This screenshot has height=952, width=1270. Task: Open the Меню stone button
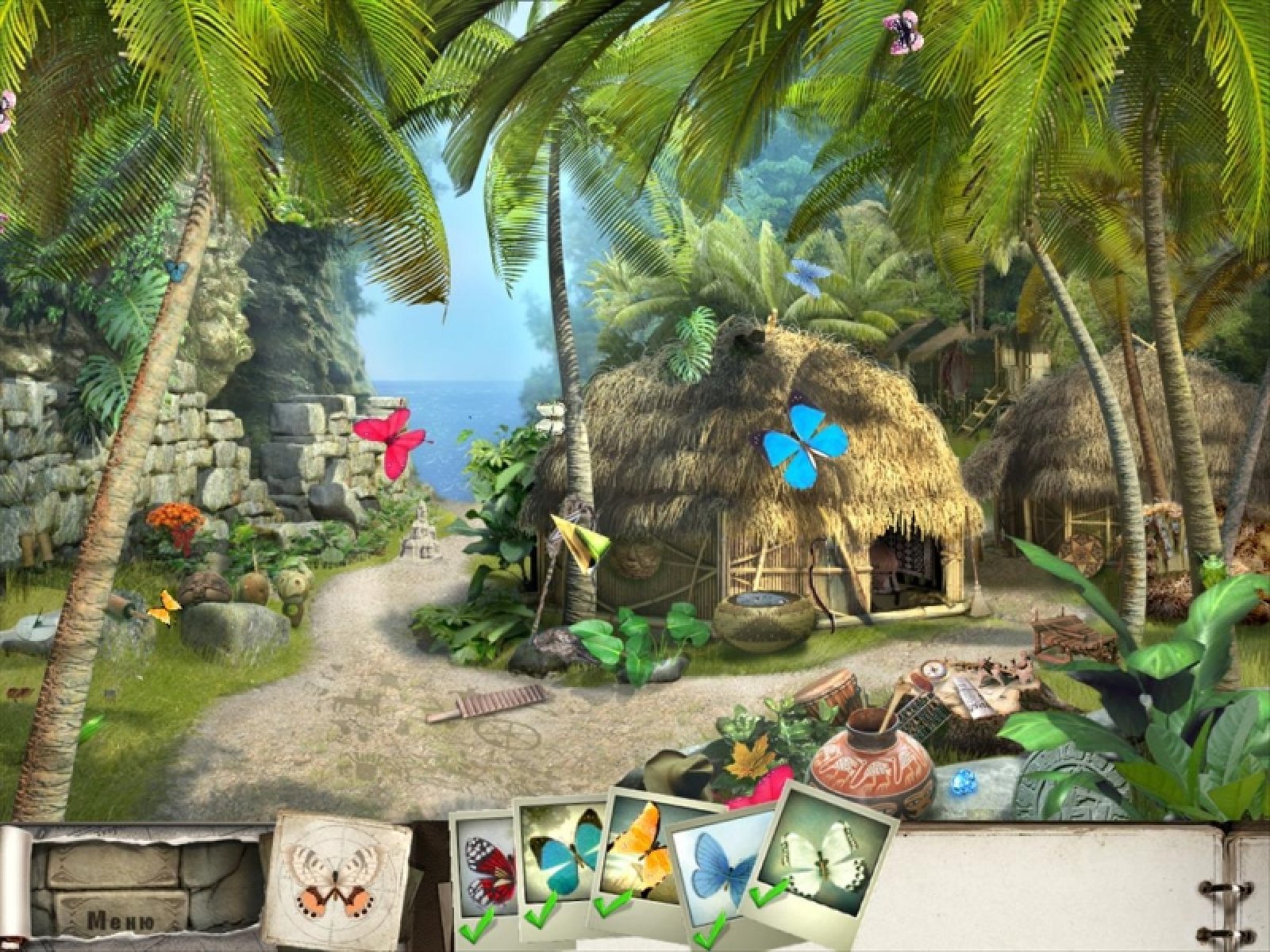pyautogui.click(x=121, y=921)
